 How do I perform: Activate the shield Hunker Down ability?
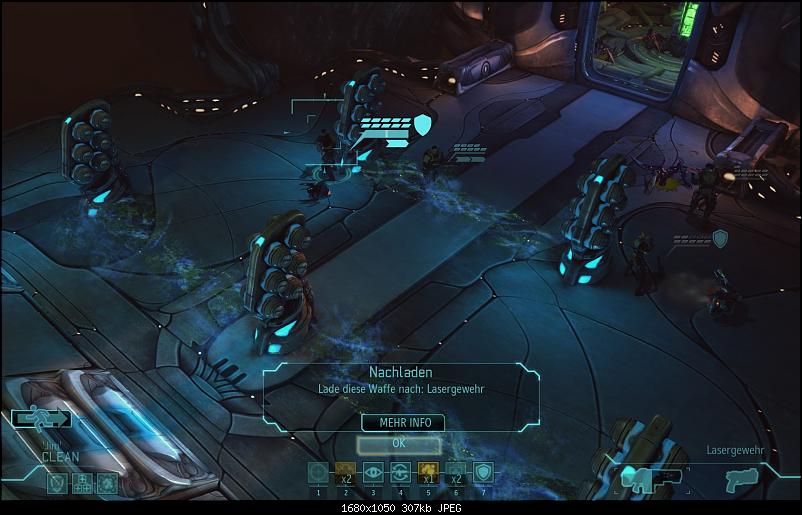click(x=483, y=473)
